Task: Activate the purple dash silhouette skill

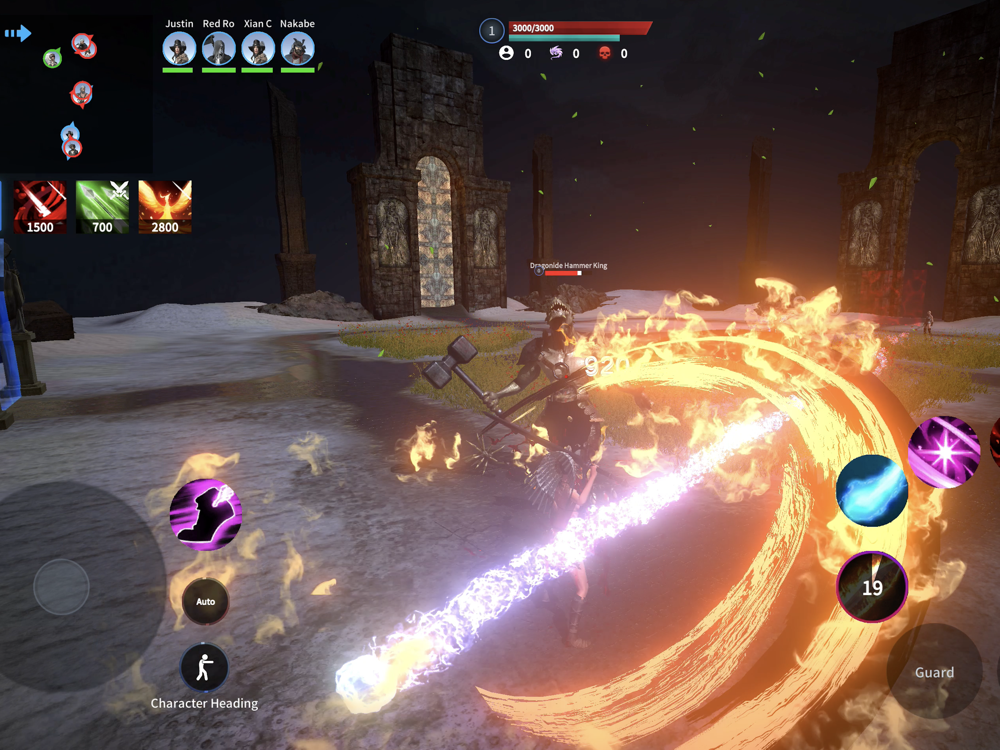Action: 205,515
